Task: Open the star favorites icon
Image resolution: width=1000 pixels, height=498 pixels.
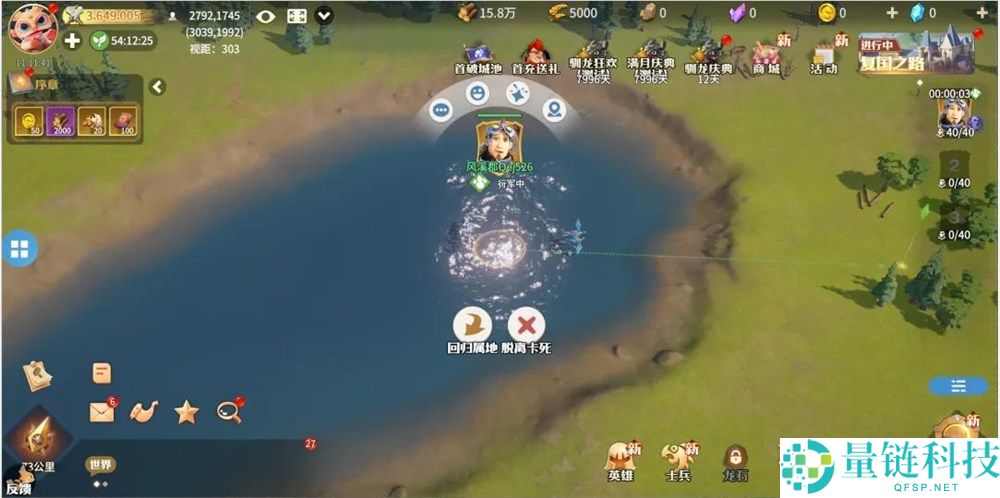Action: (x=186, y=411)
